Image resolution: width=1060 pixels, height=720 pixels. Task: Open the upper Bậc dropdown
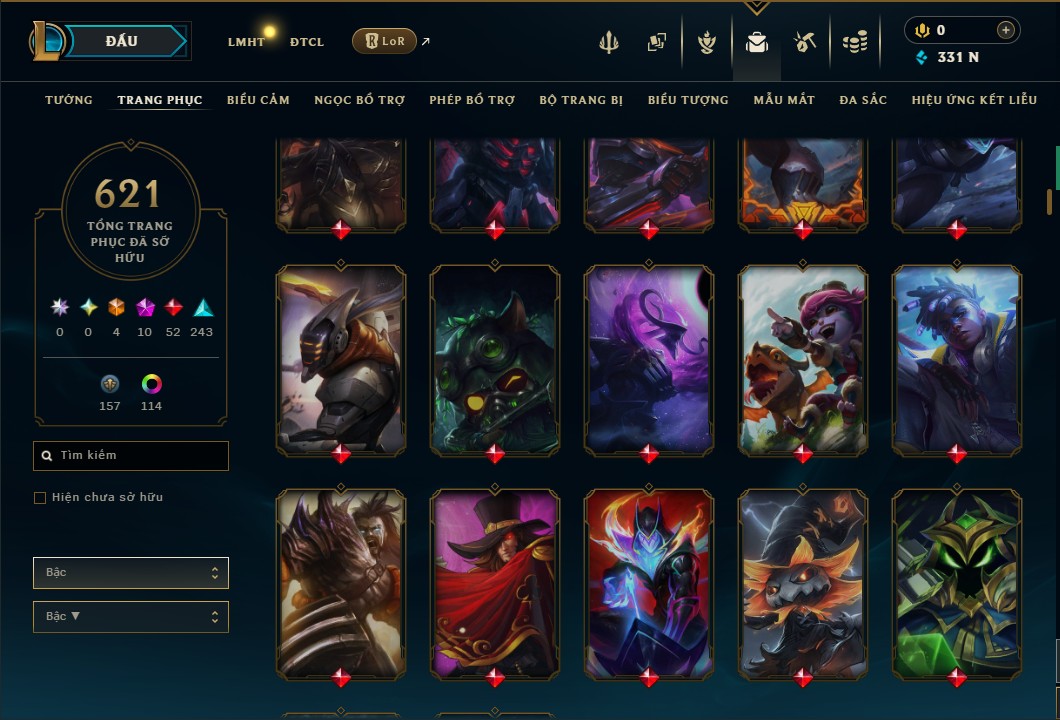point(131,573)
